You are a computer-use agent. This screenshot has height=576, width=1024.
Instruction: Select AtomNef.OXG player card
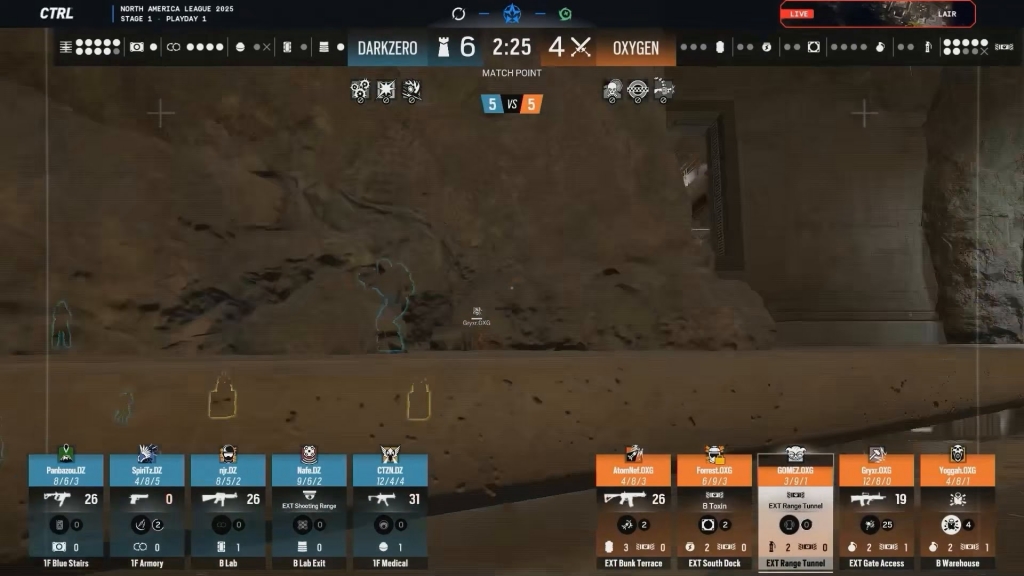click(x=633, y=512)
